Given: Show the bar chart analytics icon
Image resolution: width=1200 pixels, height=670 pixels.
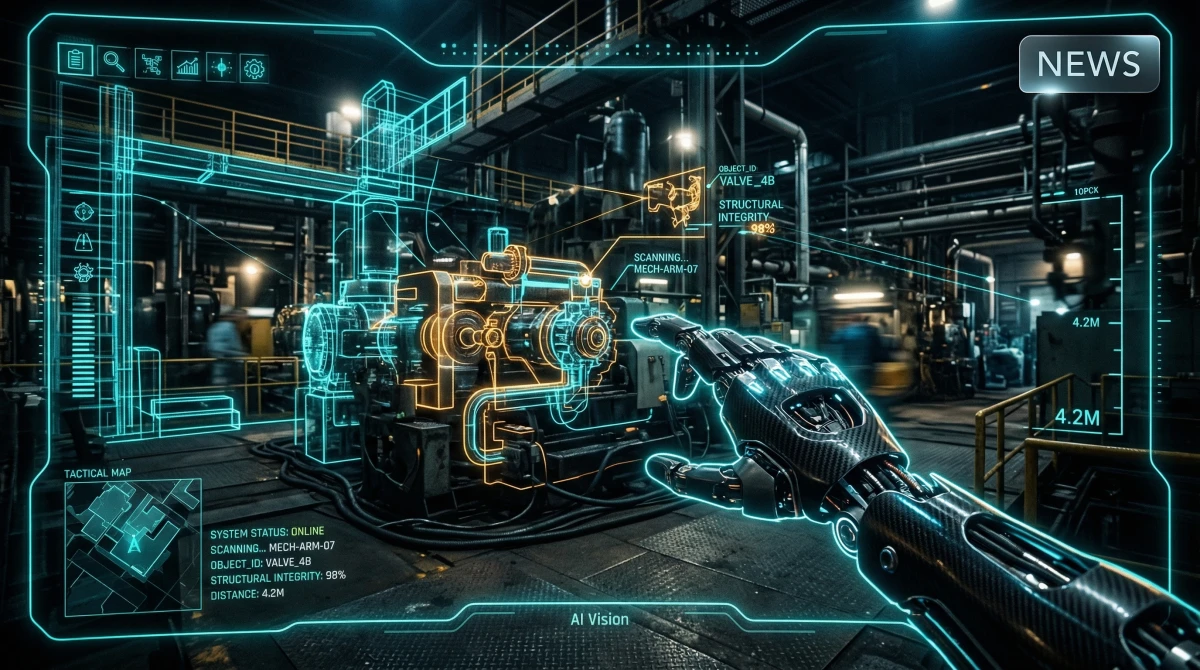Looking at the screenshot, I should pyautogui.click(x=186, y=66).
